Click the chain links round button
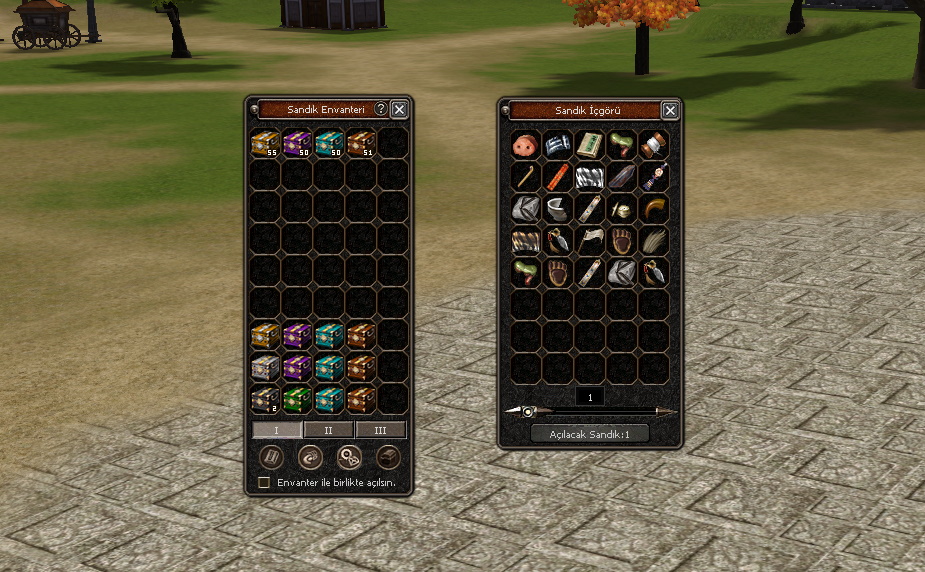Viewport: 925px width, 572px height. point(349,457)
